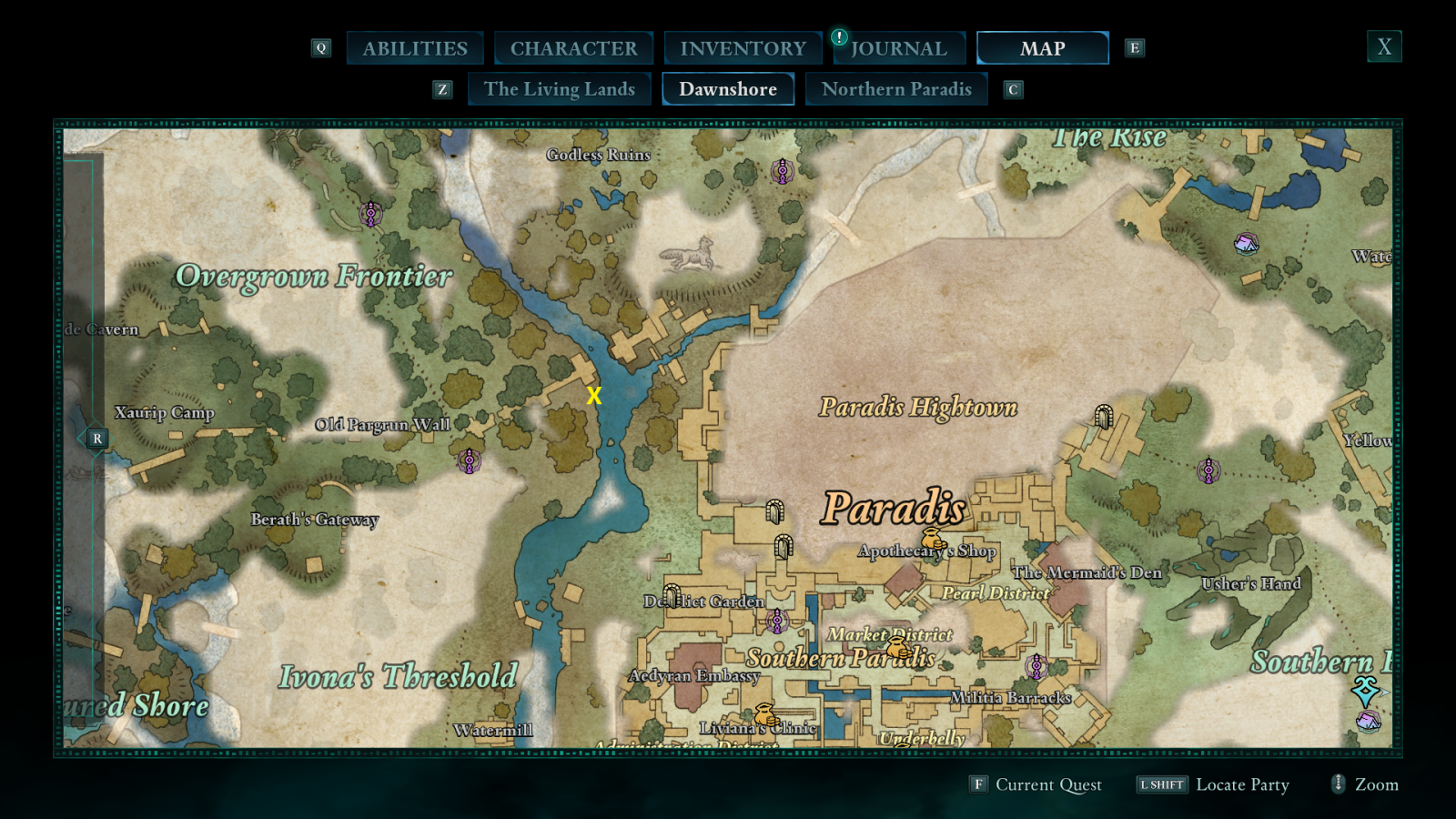Click the Current Quest button
The image size is (1456, 819).
click(x=1046, y=784)
